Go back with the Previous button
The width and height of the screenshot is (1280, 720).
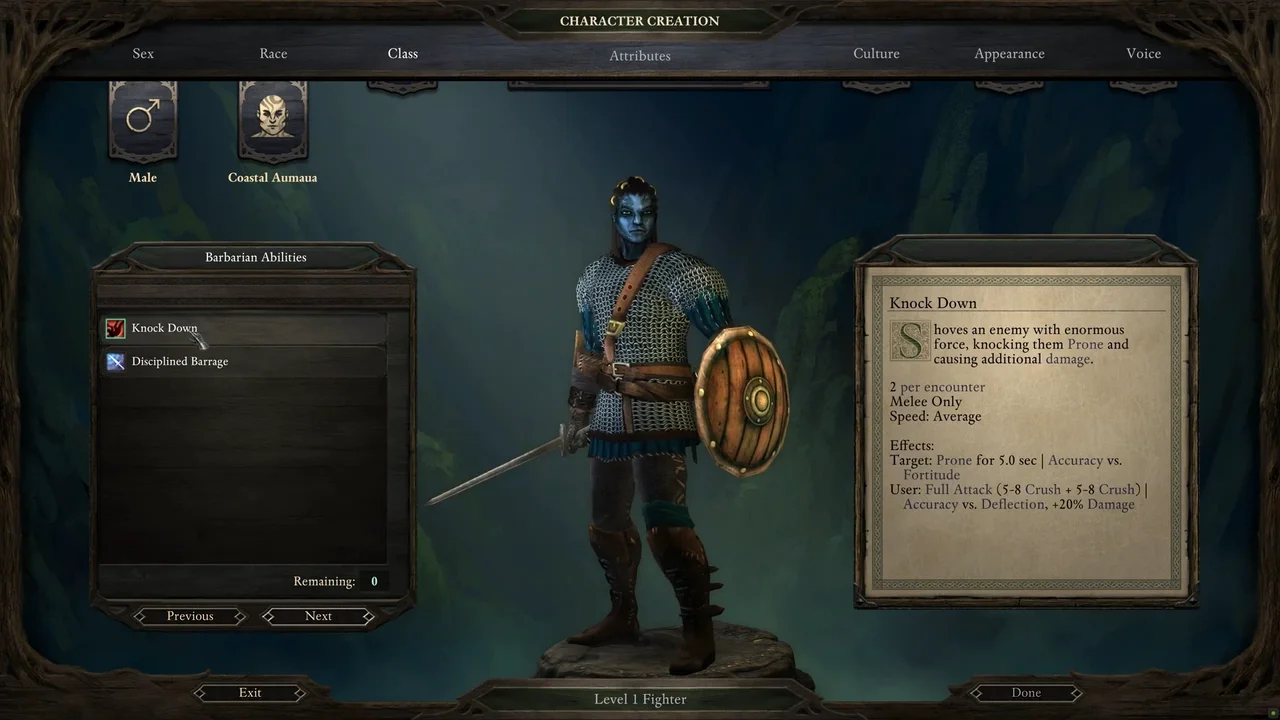coord(190,616)
